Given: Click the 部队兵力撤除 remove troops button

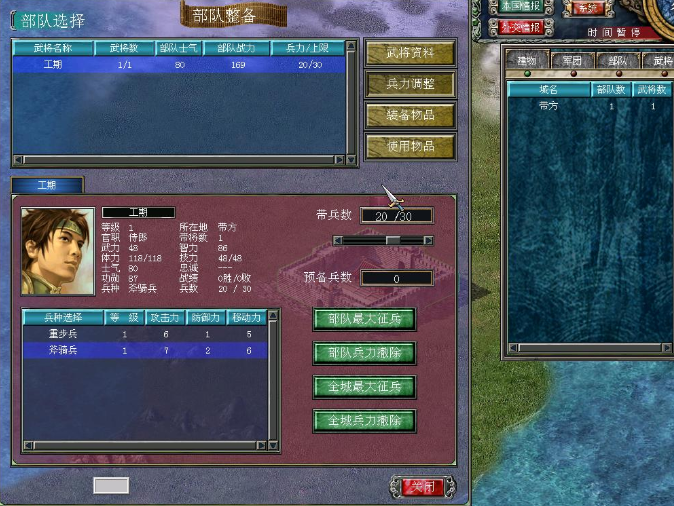Looking at the screenshot, I should 364,354.
